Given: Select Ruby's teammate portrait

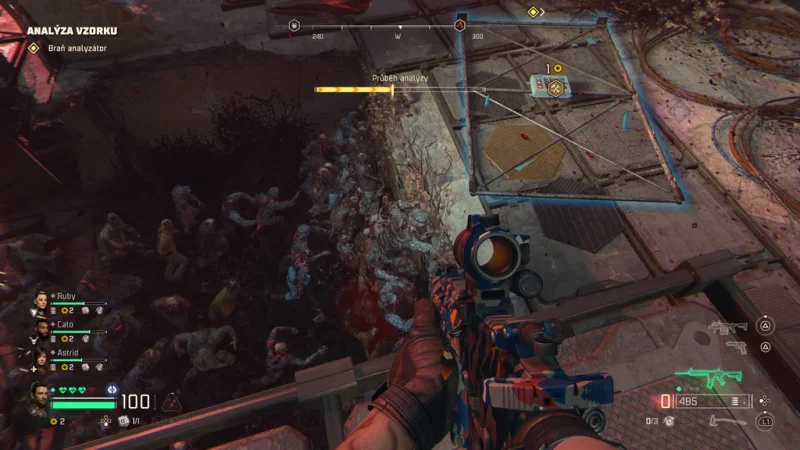Looking at the screenshot, I should tap(42, 299).
